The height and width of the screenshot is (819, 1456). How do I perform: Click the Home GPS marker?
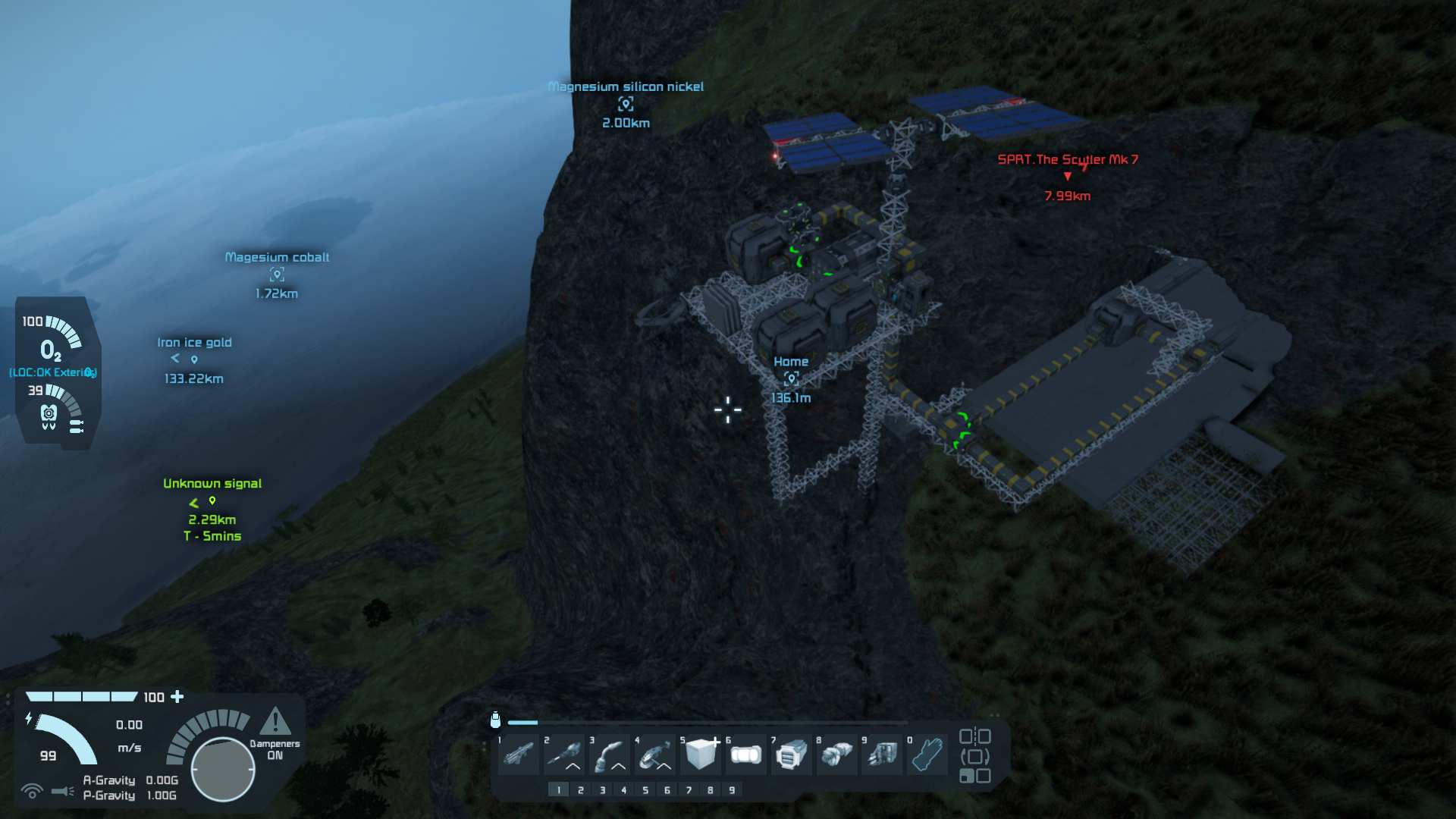pos(791,378)
